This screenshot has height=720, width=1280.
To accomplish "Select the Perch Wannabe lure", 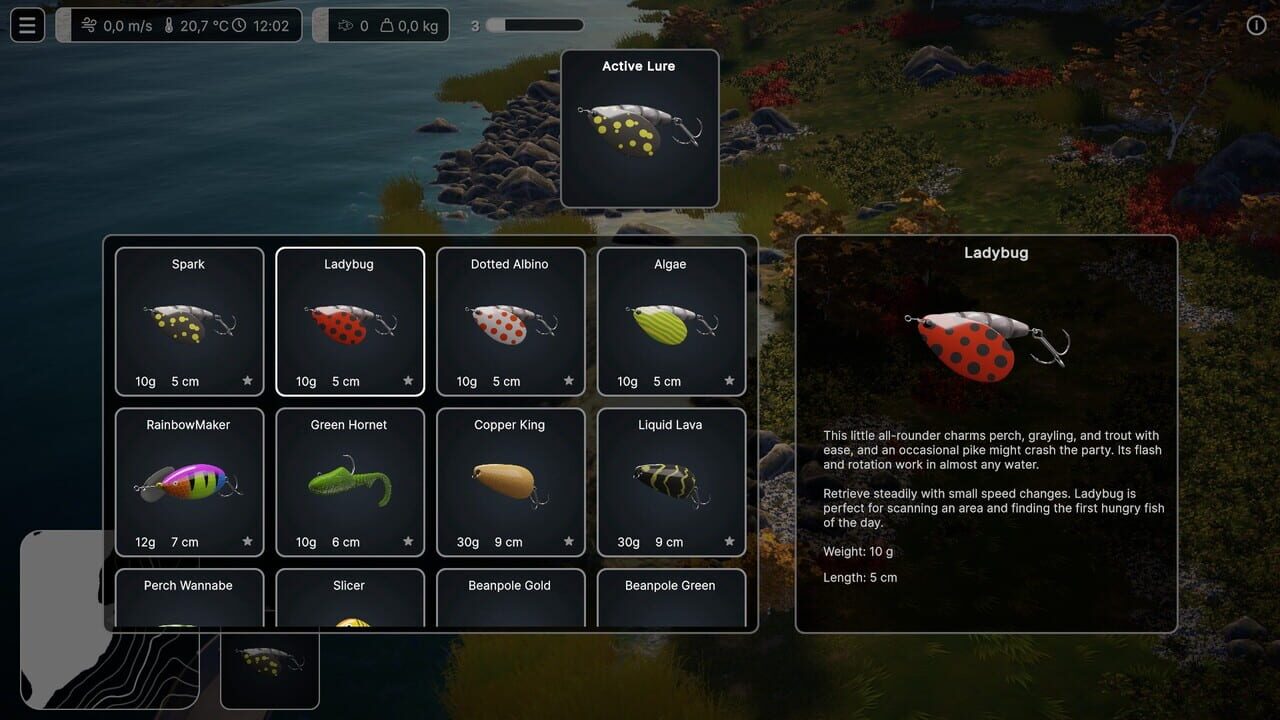I will coord(189,600).
